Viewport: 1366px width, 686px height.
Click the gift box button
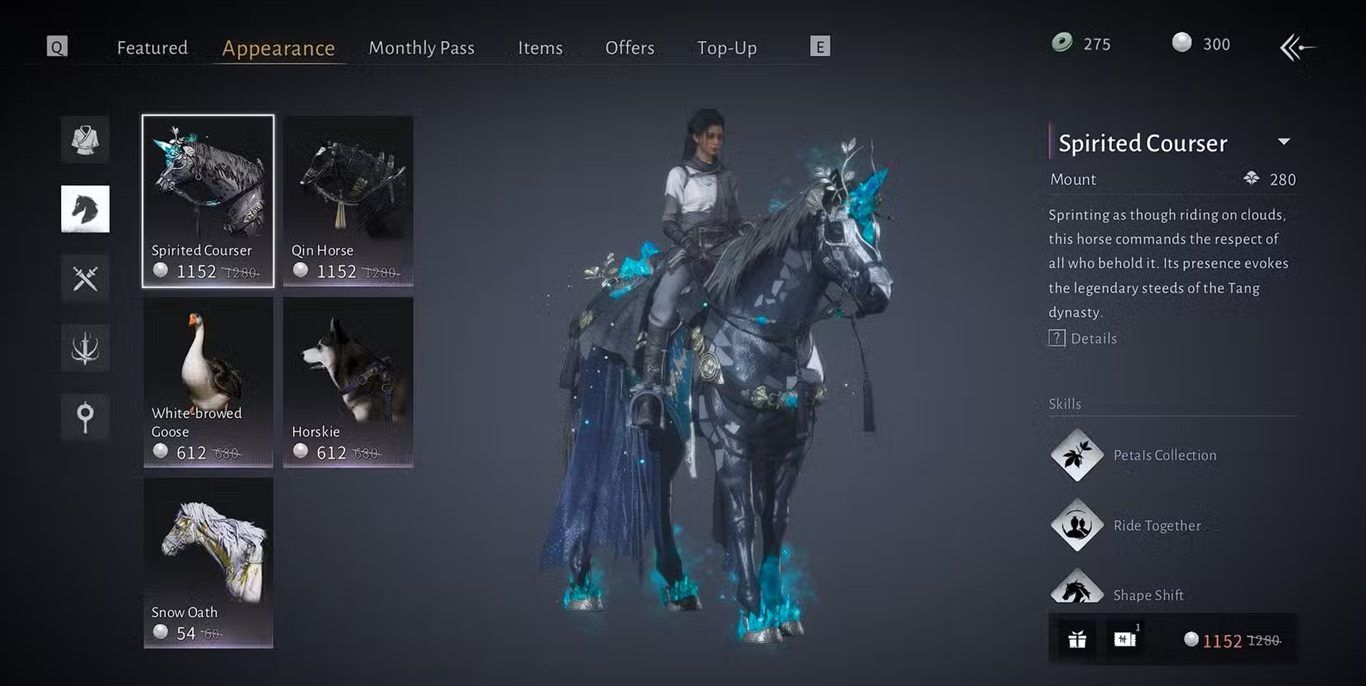[1077, 640]
